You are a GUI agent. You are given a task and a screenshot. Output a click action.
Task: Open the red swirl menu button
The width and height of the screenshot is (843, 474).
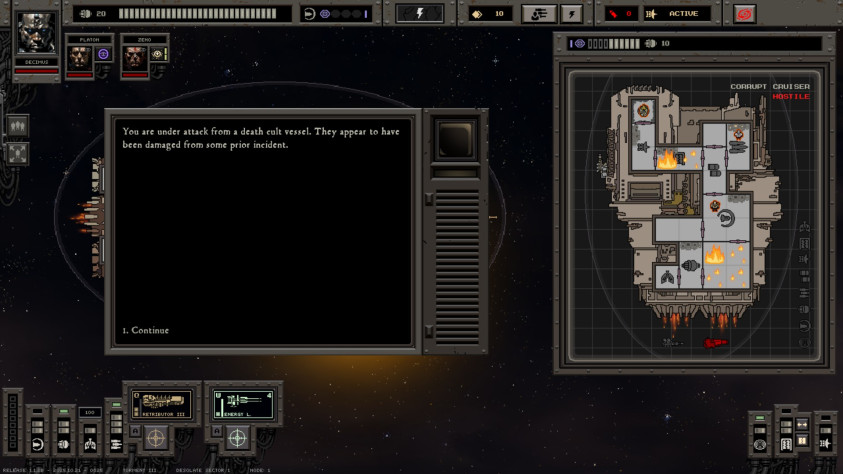click(743, 14)
